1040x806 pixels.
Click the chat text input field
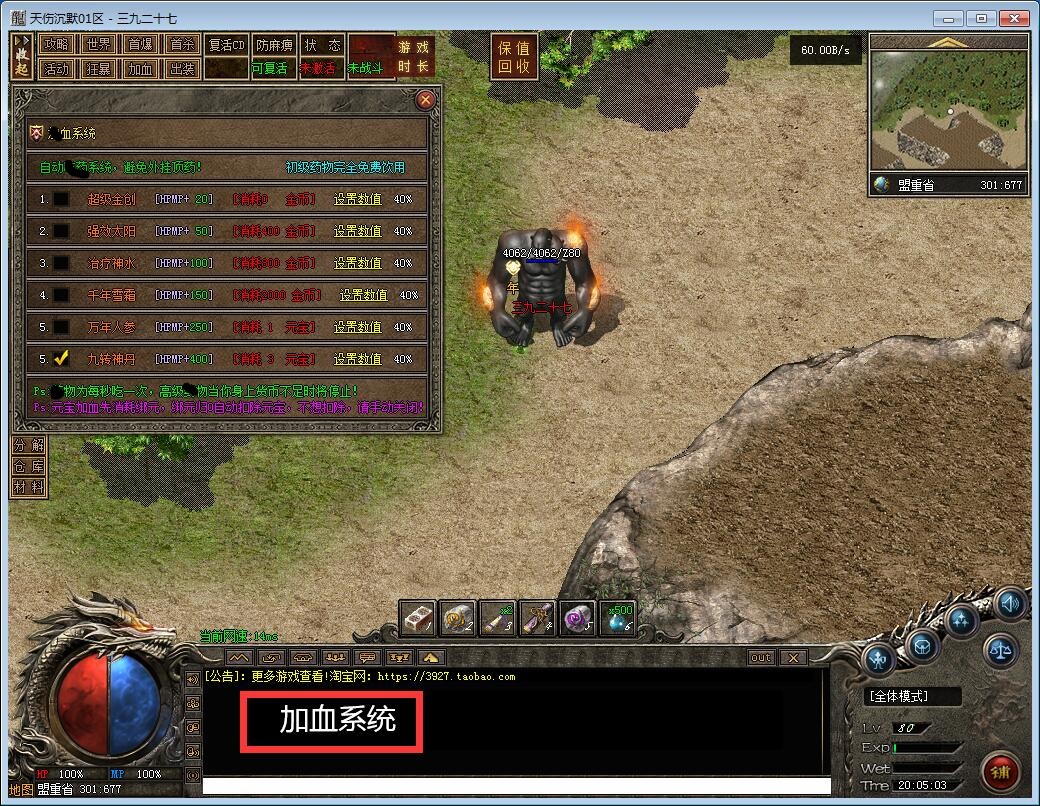click(x=516, y=786)
